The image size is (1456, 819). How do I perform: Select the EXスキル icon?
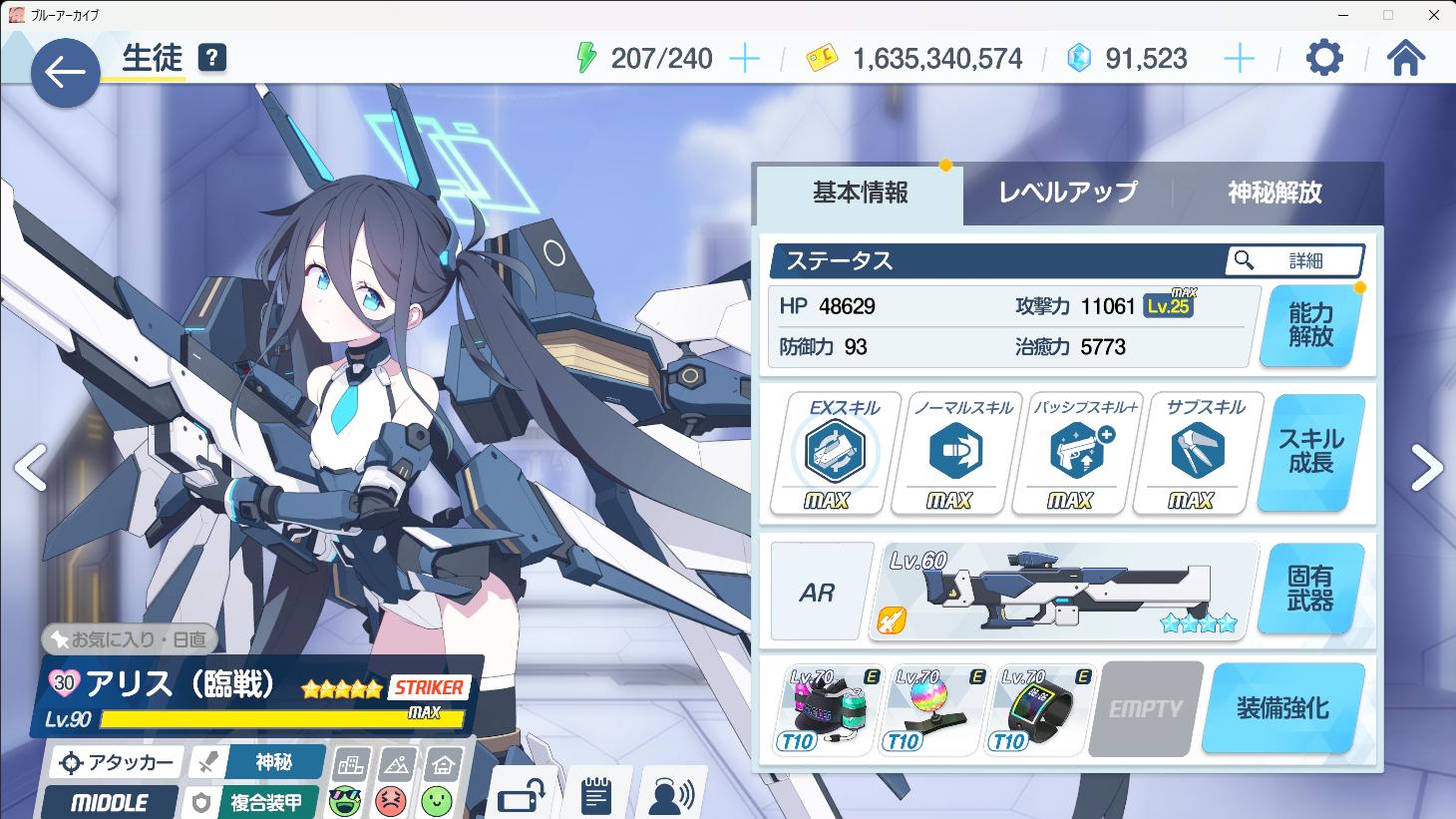[836, 453]
